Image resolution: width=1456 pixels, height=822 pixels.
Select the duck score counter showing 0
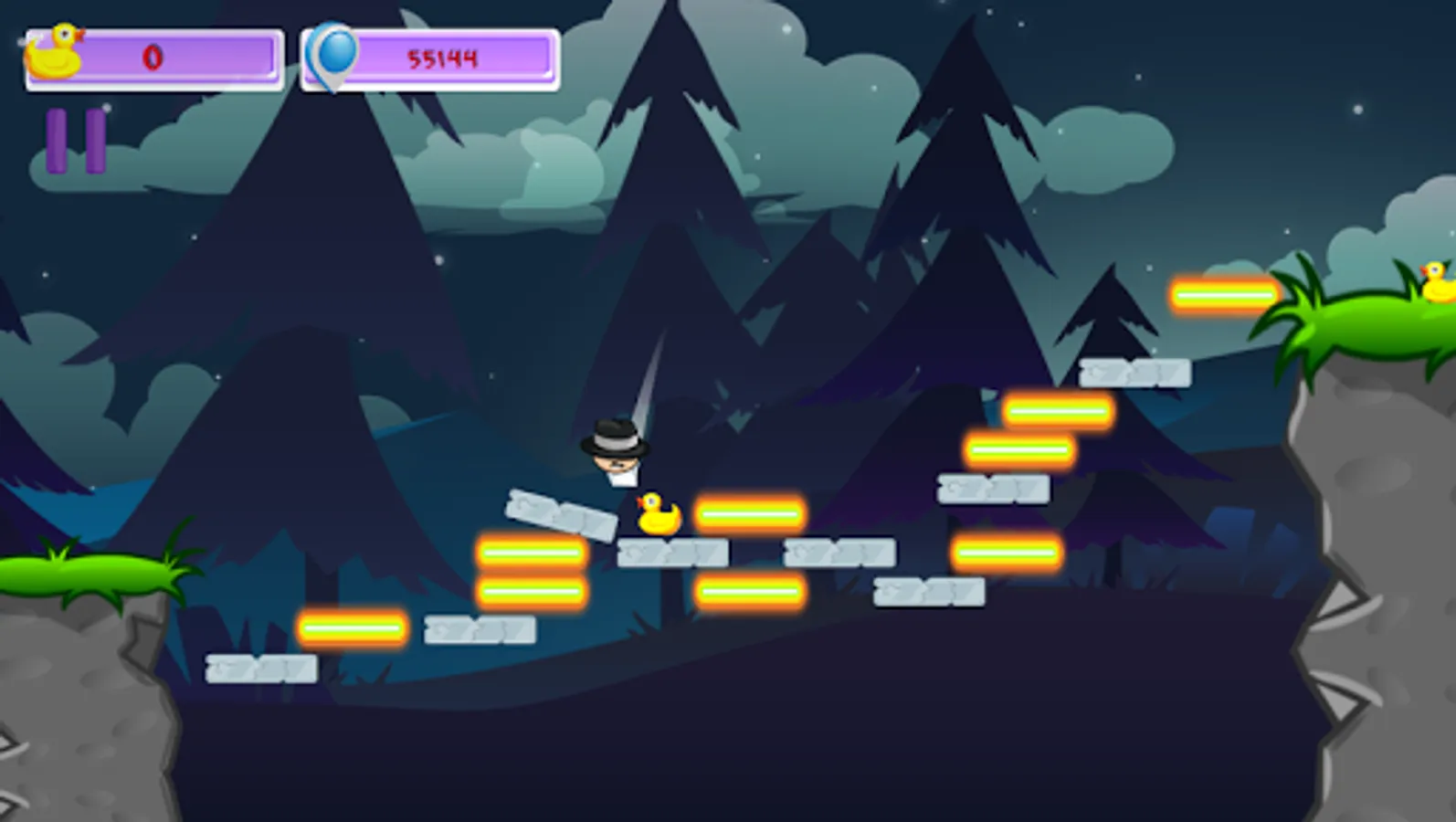[x=153, y=58]
